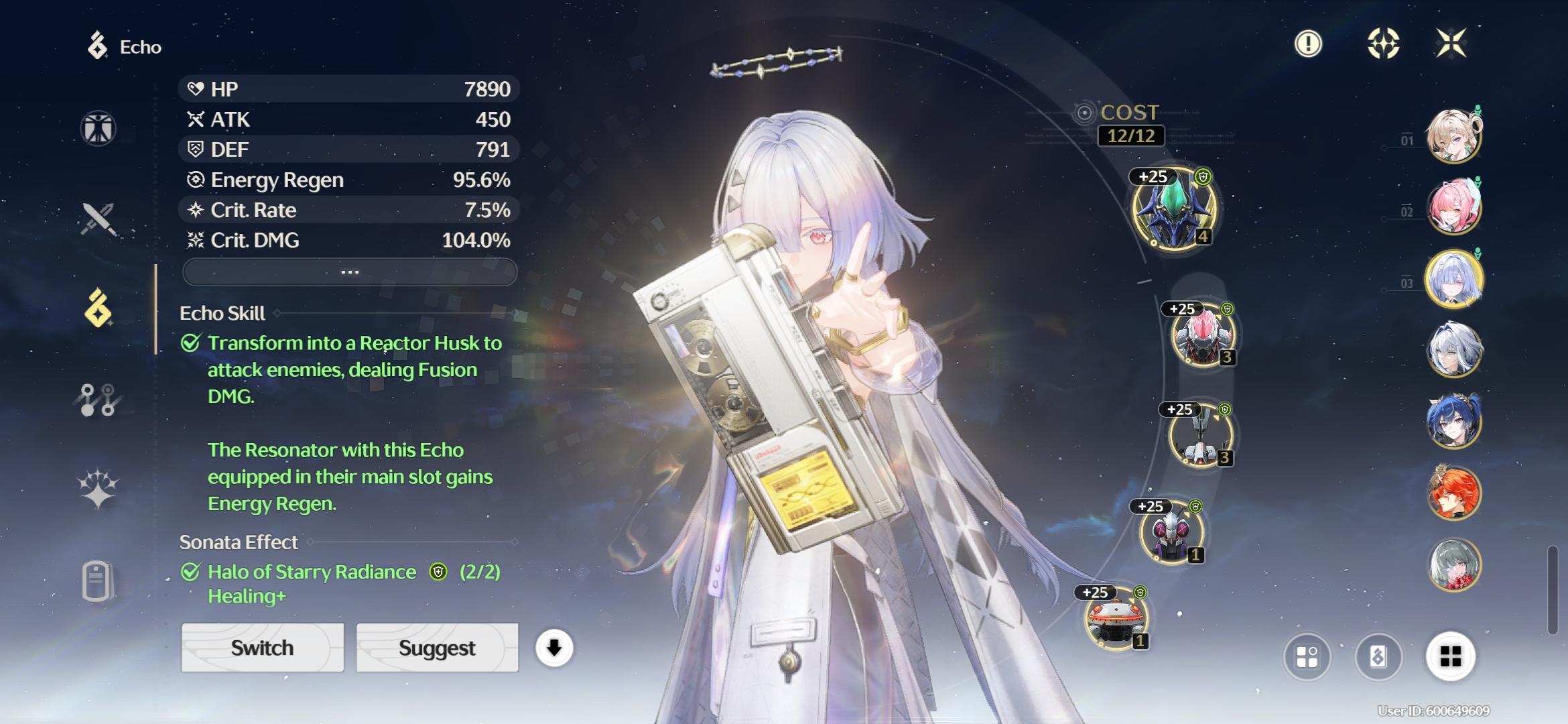The width and height of the screenshot is (1568, 724).
Task: Select the red dome cost 1 echo
Action: (x=1116, y=619)
